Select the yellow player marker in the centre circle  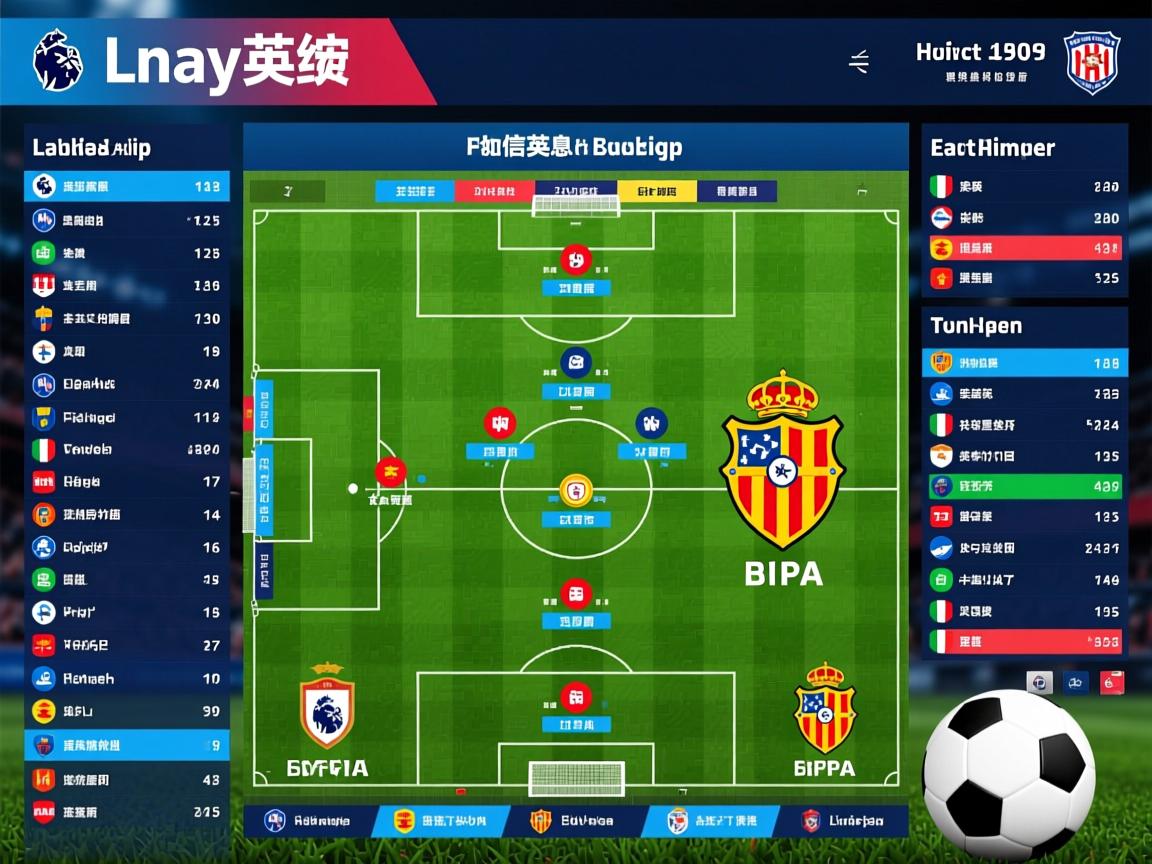point(576,490)
